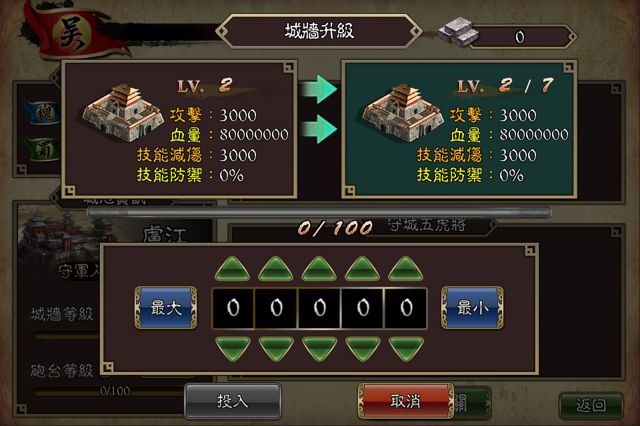
Task: Increase the ones digit with its up arrow
Action: tap(406, 269)
